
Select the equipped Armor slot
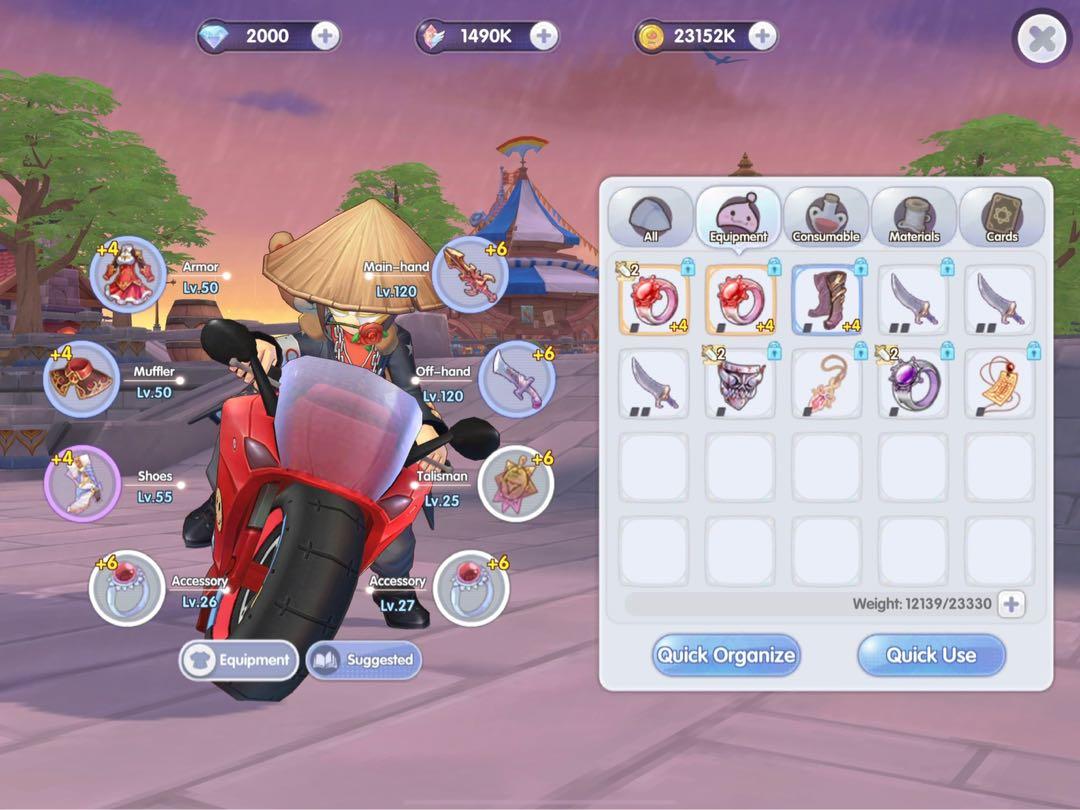coord(128,275)
